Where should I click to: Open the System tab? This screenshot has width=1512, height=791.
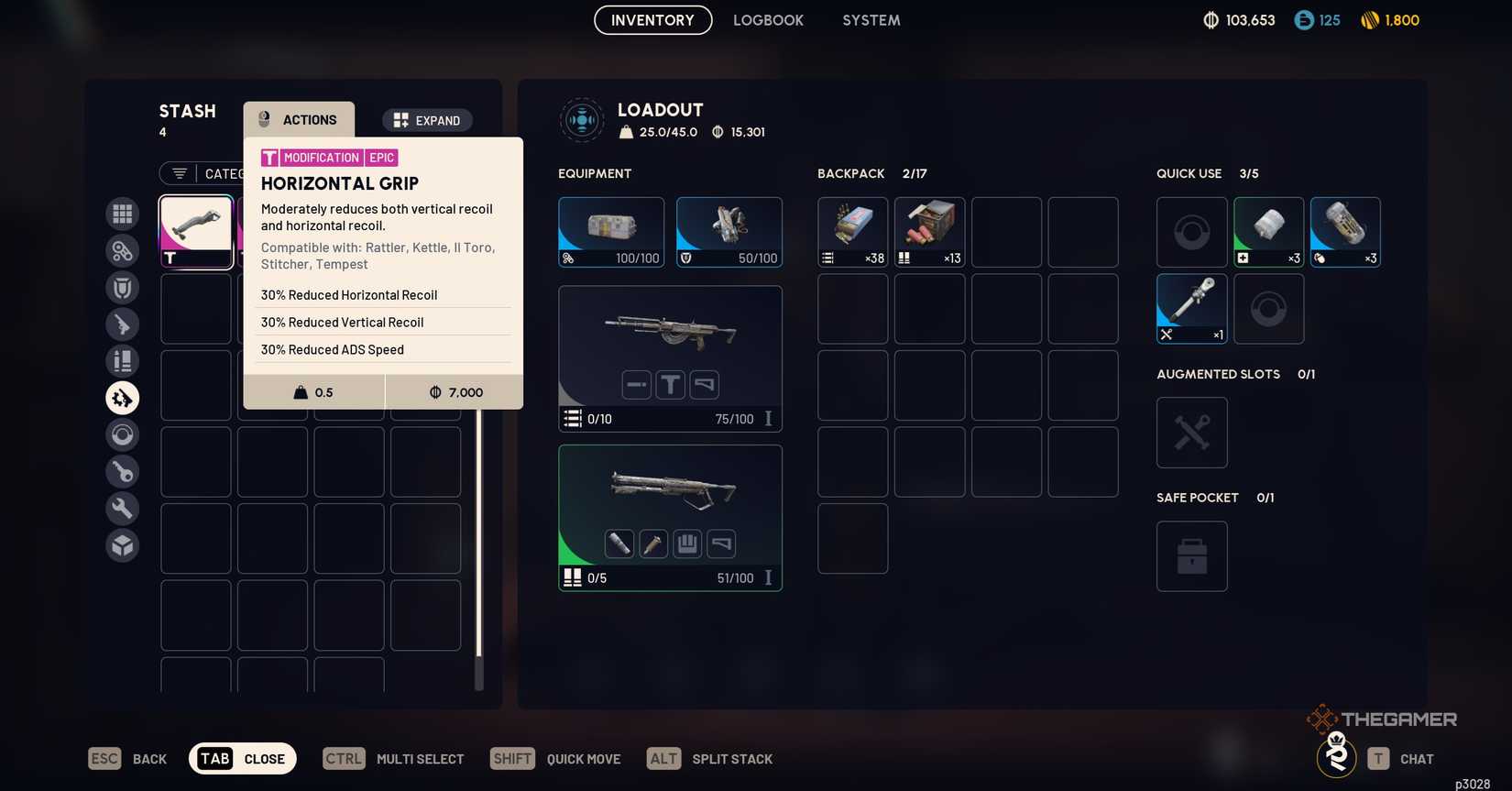(870, 19)
